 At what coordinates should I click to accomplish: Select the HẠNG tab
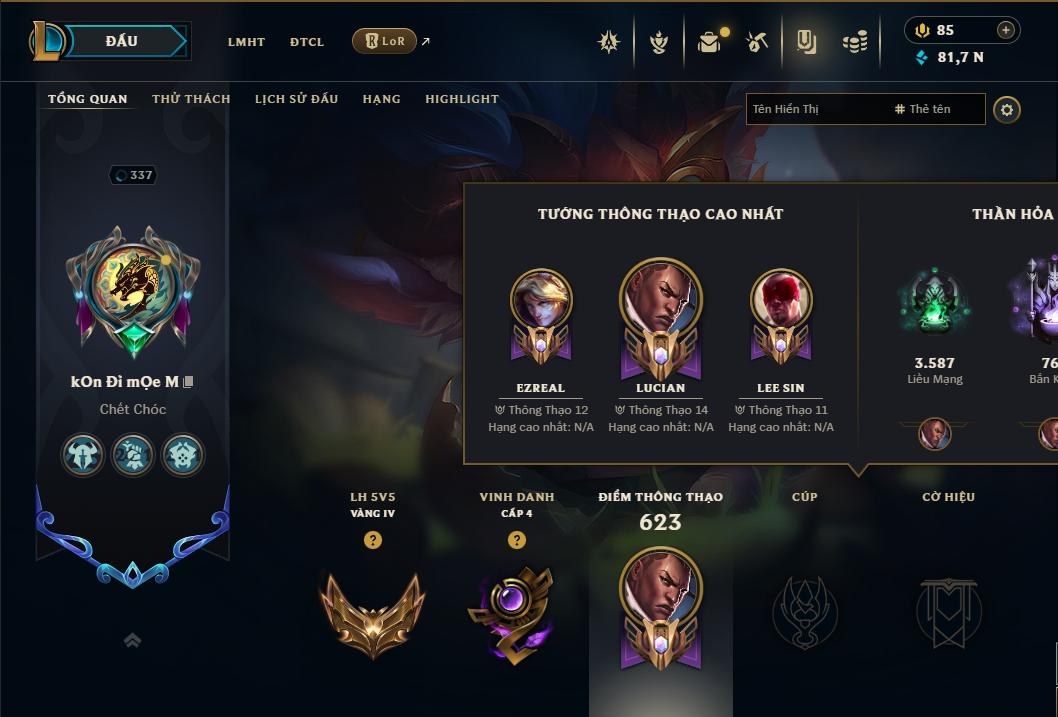[x=381, y=99]
